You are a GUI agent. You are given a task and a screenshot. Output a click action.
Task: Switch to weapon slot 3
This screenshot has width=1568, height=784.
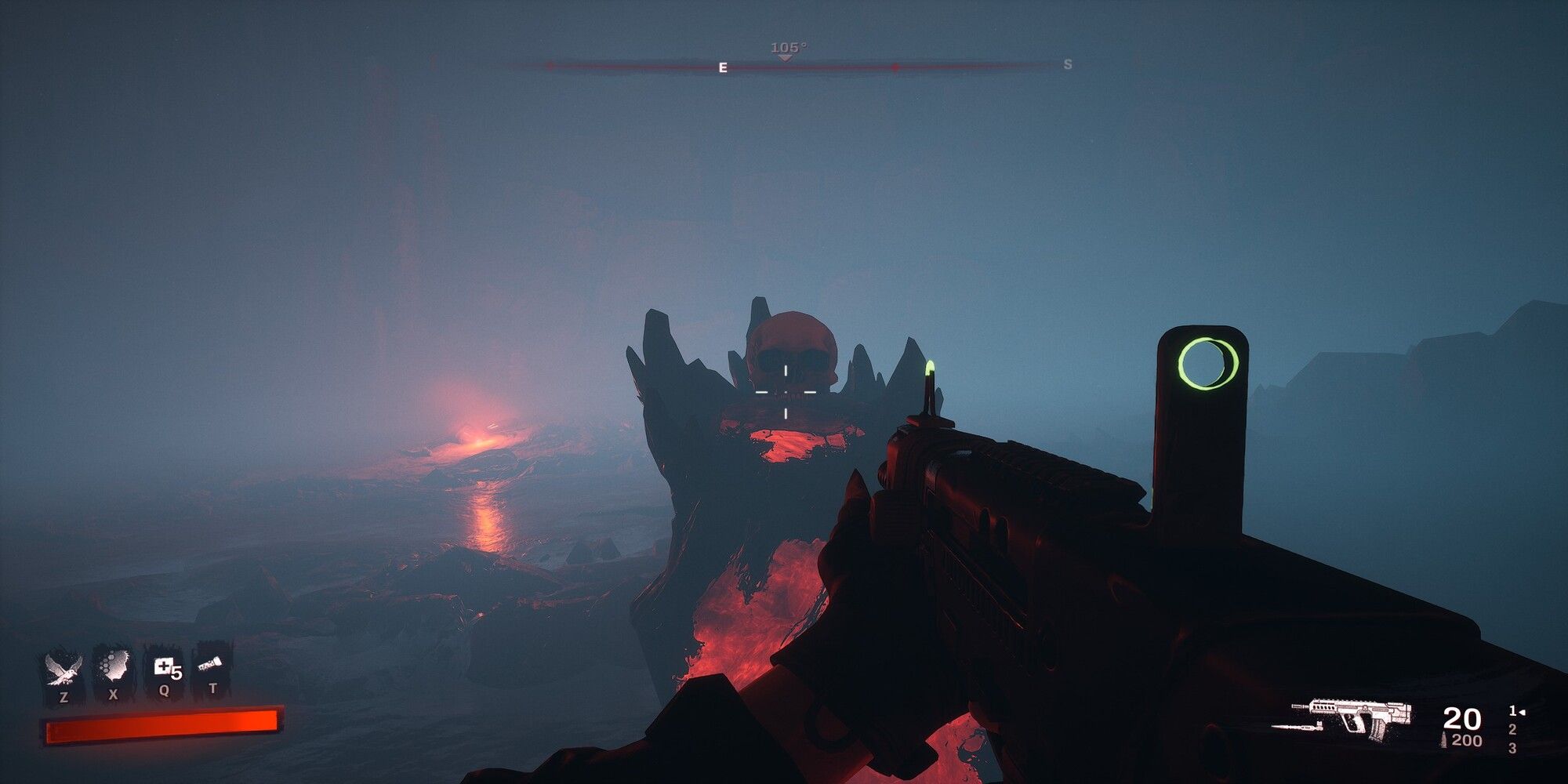coord(1513,747)
